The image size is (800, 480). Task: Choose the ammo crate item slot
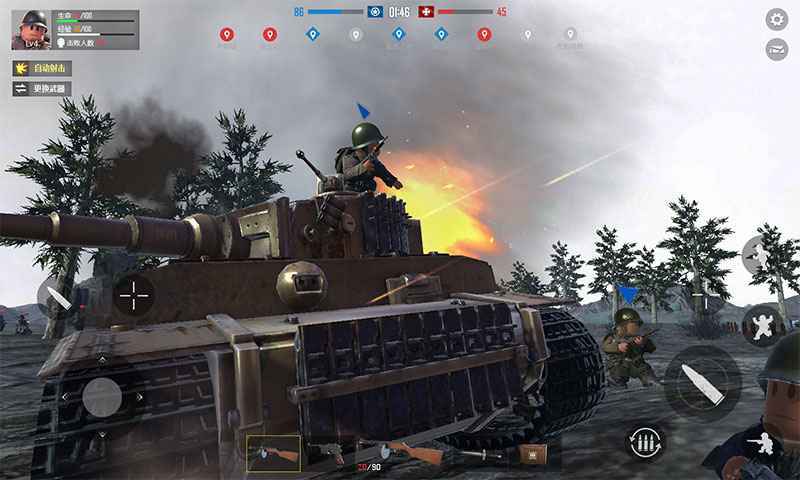[x=532, y=453]
